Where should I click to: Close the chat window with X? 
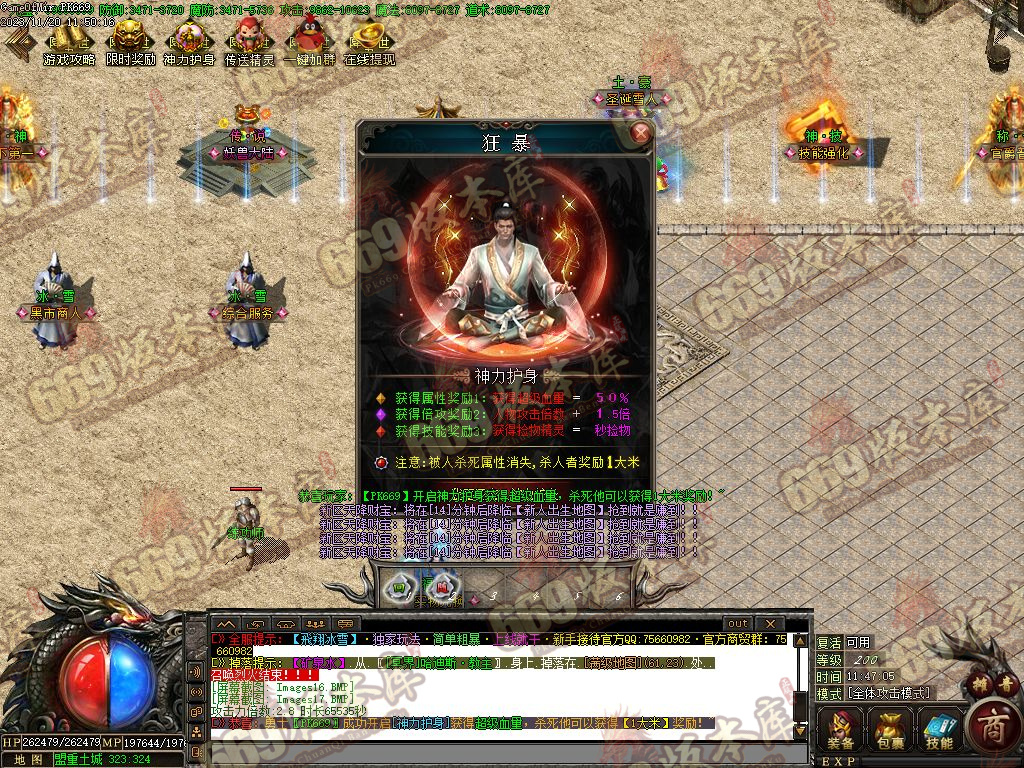click(x=768, y=624)
